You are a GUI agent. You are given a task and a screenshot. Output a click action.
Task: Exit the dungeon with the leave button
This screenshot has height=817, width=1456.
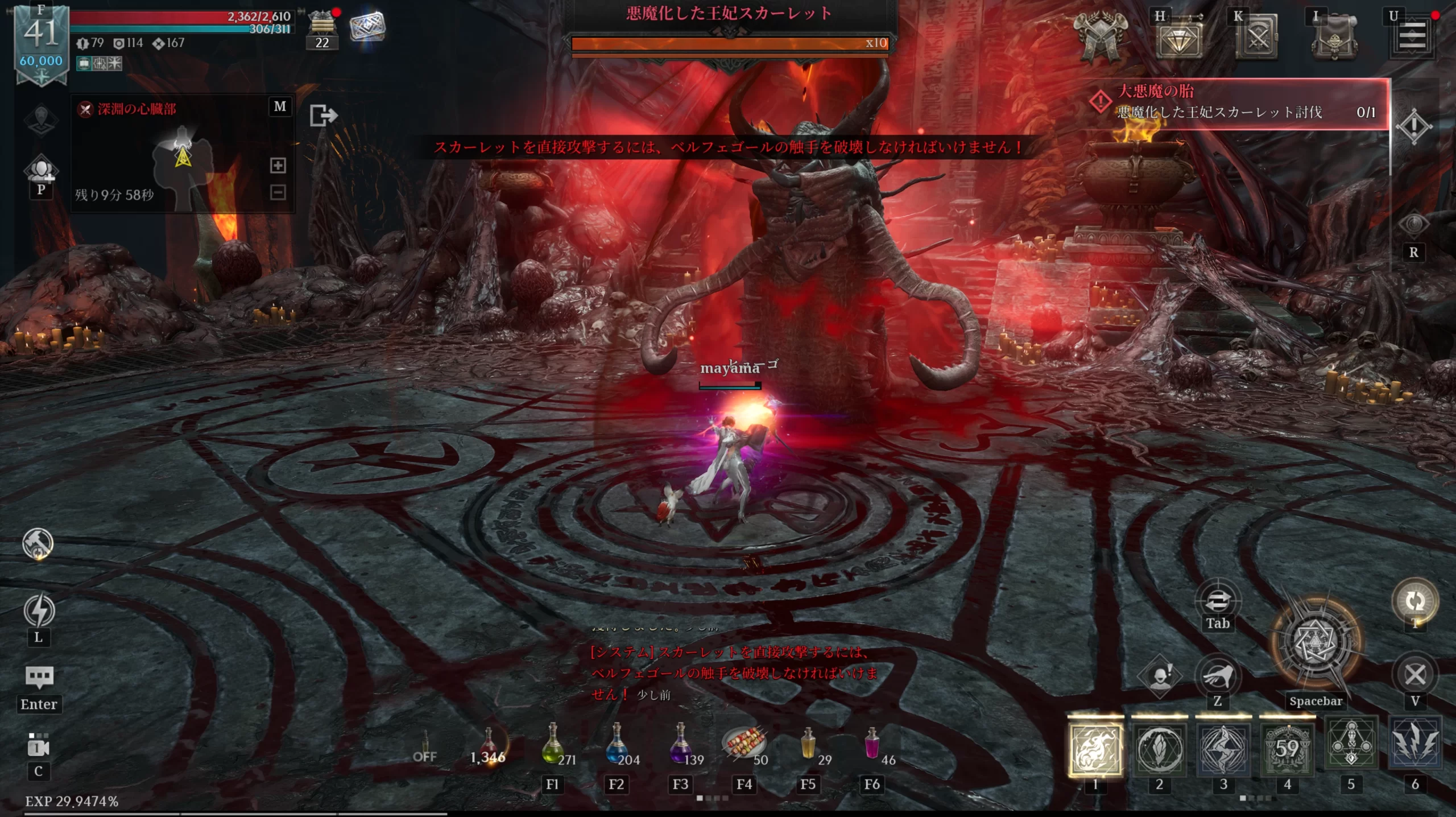click(x=323, y=115)
